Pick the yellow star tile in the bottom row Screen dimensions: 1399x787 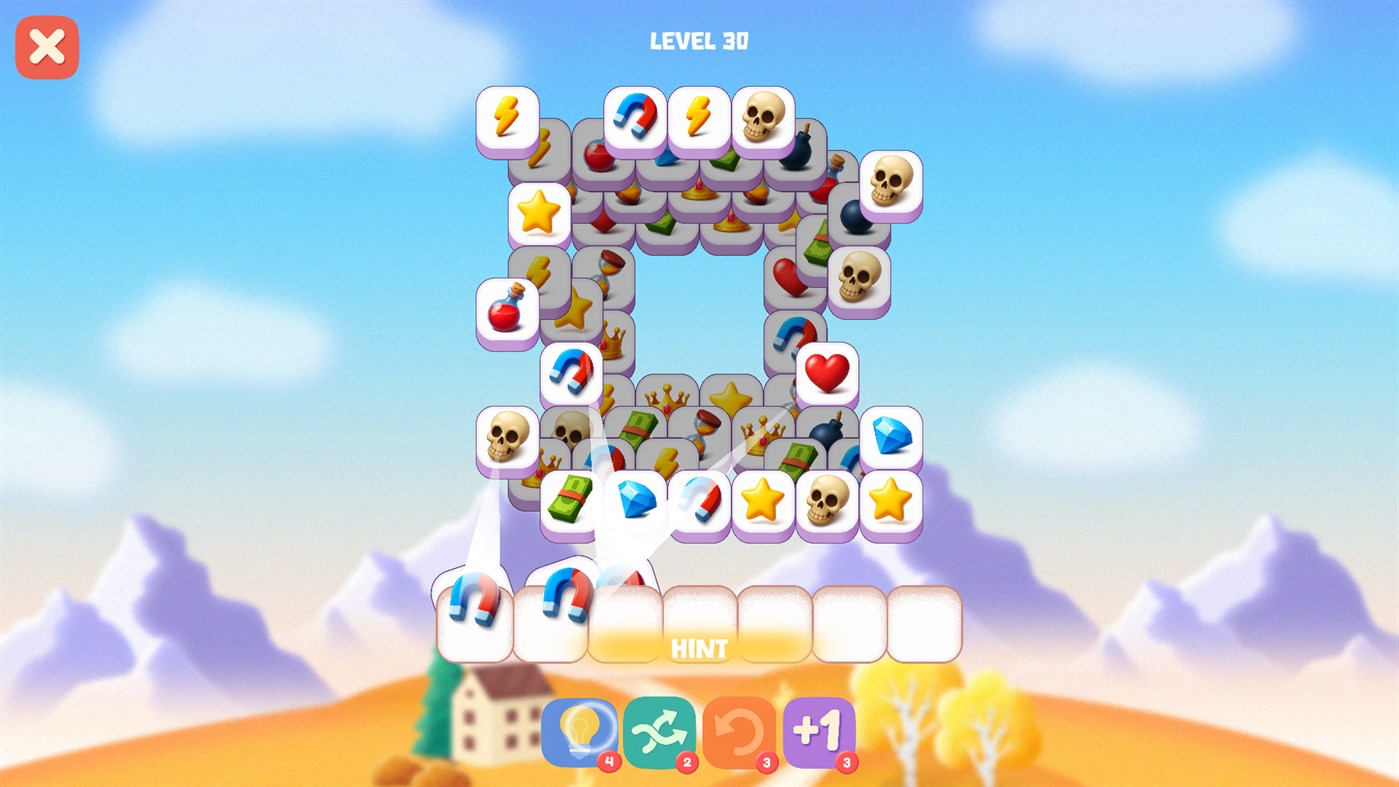pyautogui.click(x=762, y=501)
